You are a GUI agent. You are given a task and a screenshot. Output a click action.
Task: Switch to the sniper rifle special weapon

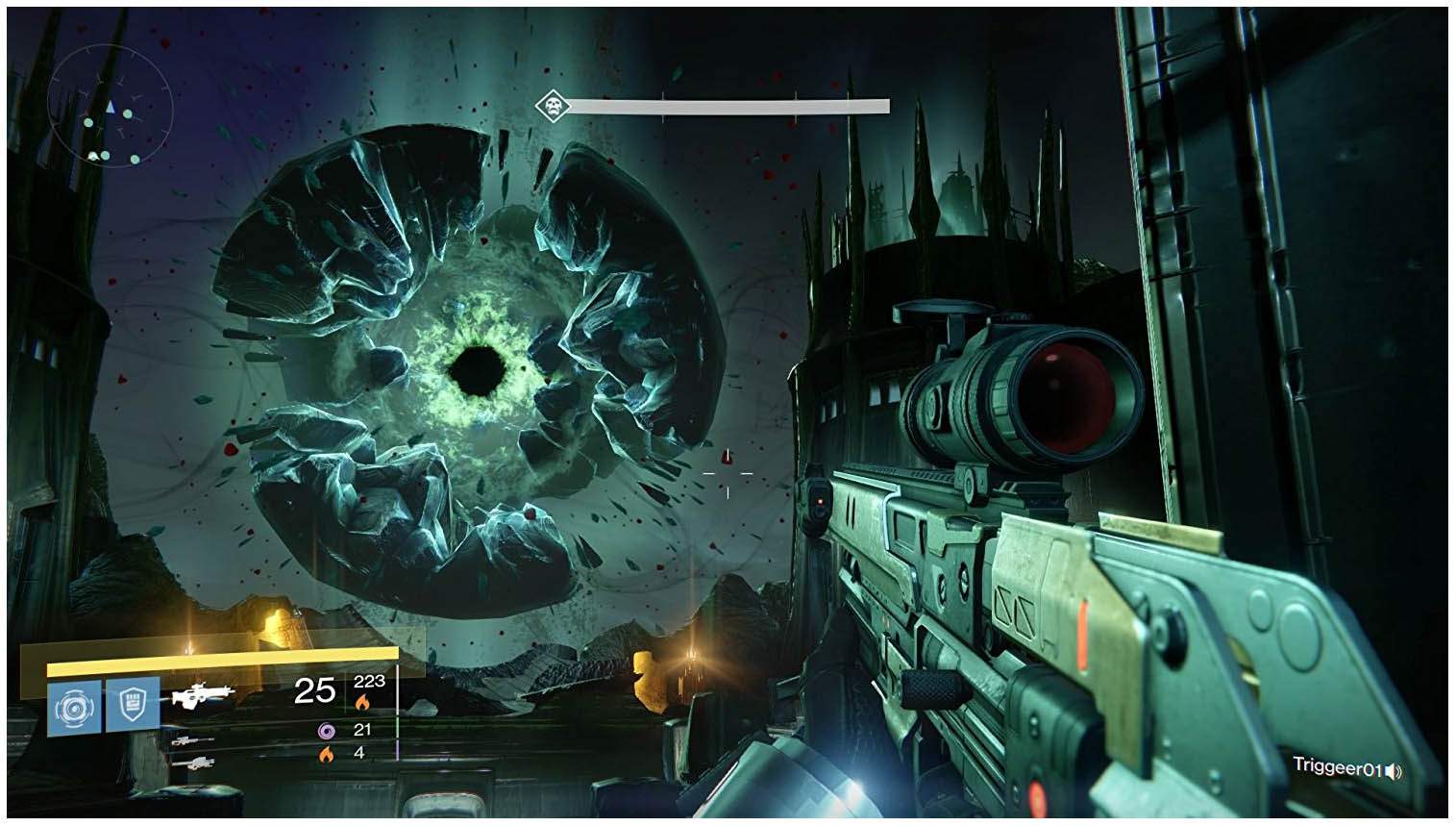tap(193, 739)
